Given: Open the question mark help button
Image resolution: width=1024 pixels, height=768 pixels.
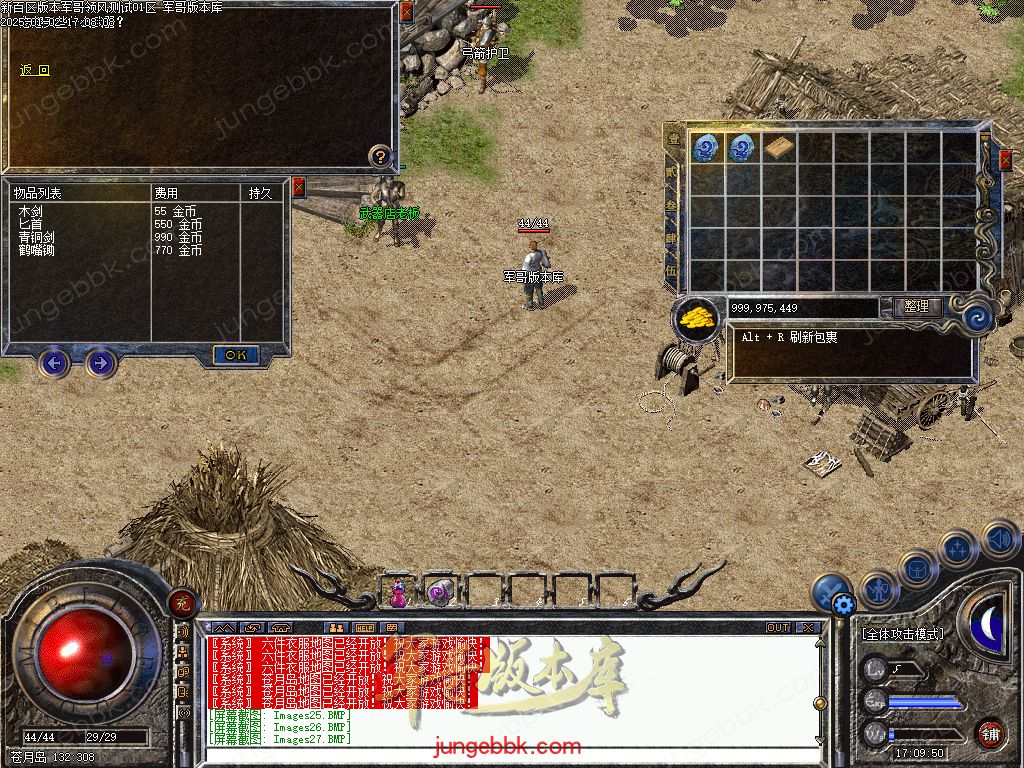Looking at the screenshot, I should click(x=380, y=155).
